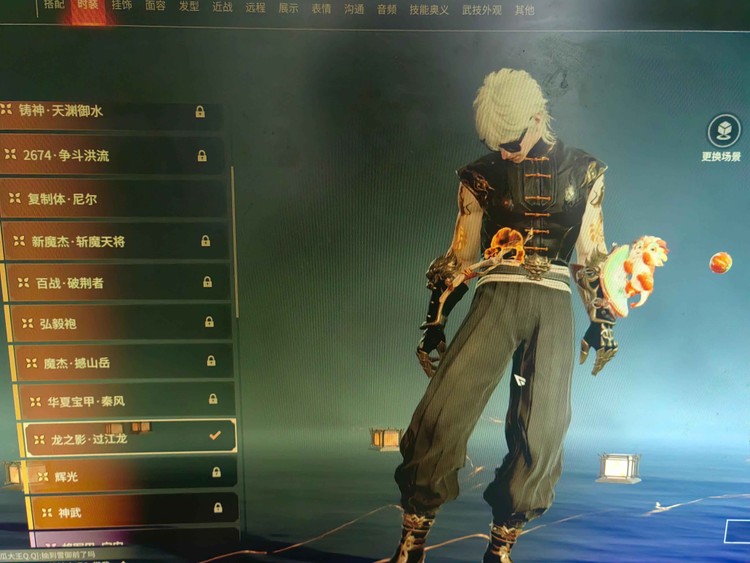Click the 更换场景 scene change button
Image resolution: width=750 pixels, height=563 pixels.
(722, 139)
